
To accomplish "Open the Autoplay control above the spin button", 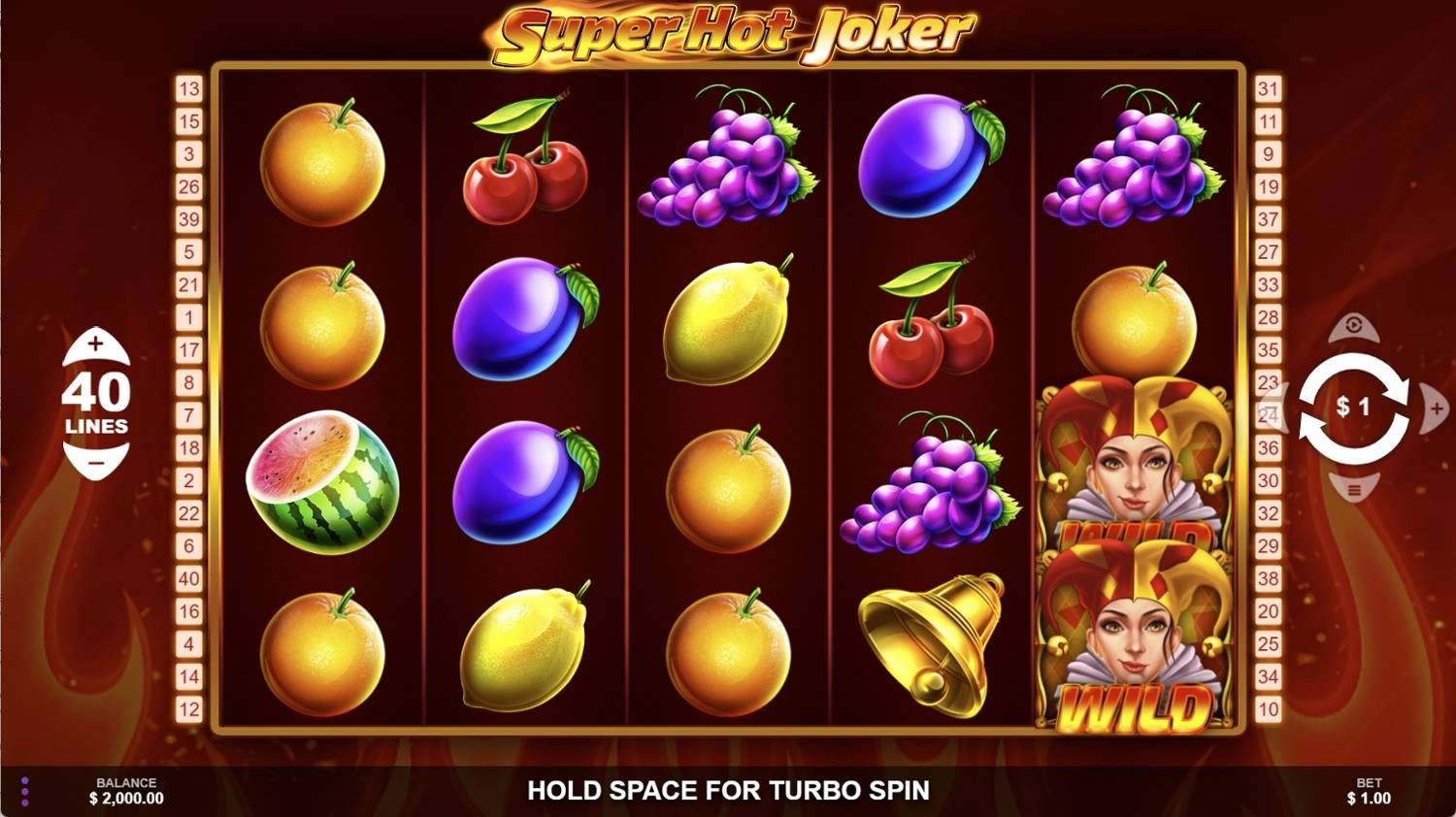I will (1352, 330).
